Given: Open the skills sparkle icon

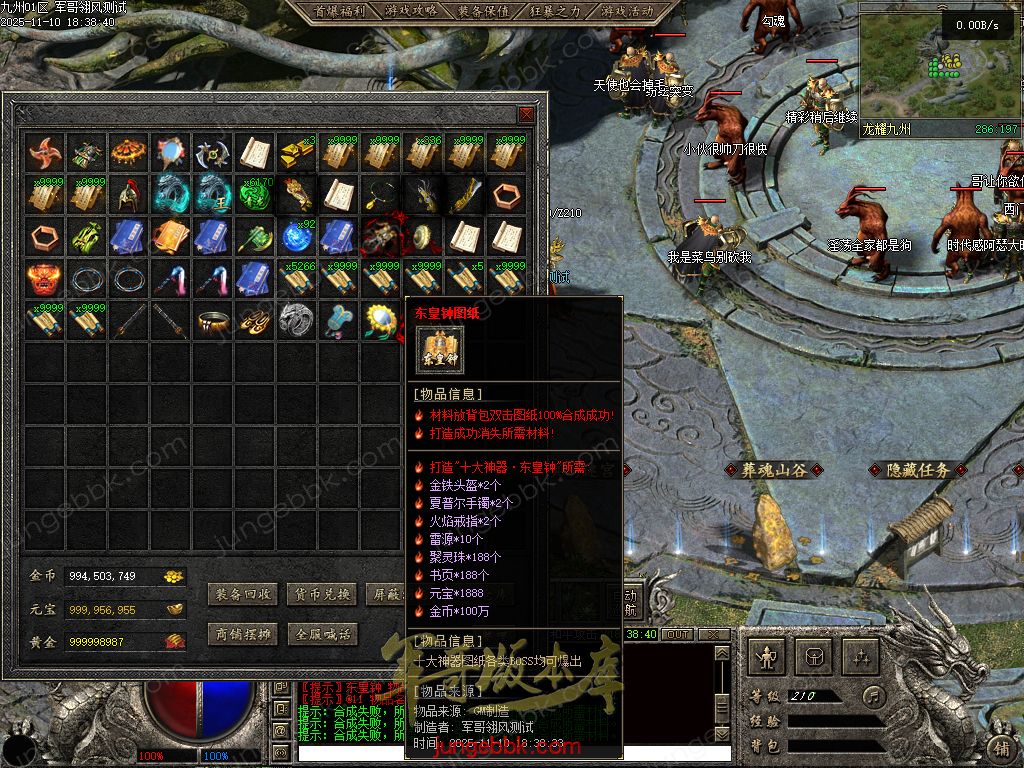Looking at the screenshot, I should 861,657.
